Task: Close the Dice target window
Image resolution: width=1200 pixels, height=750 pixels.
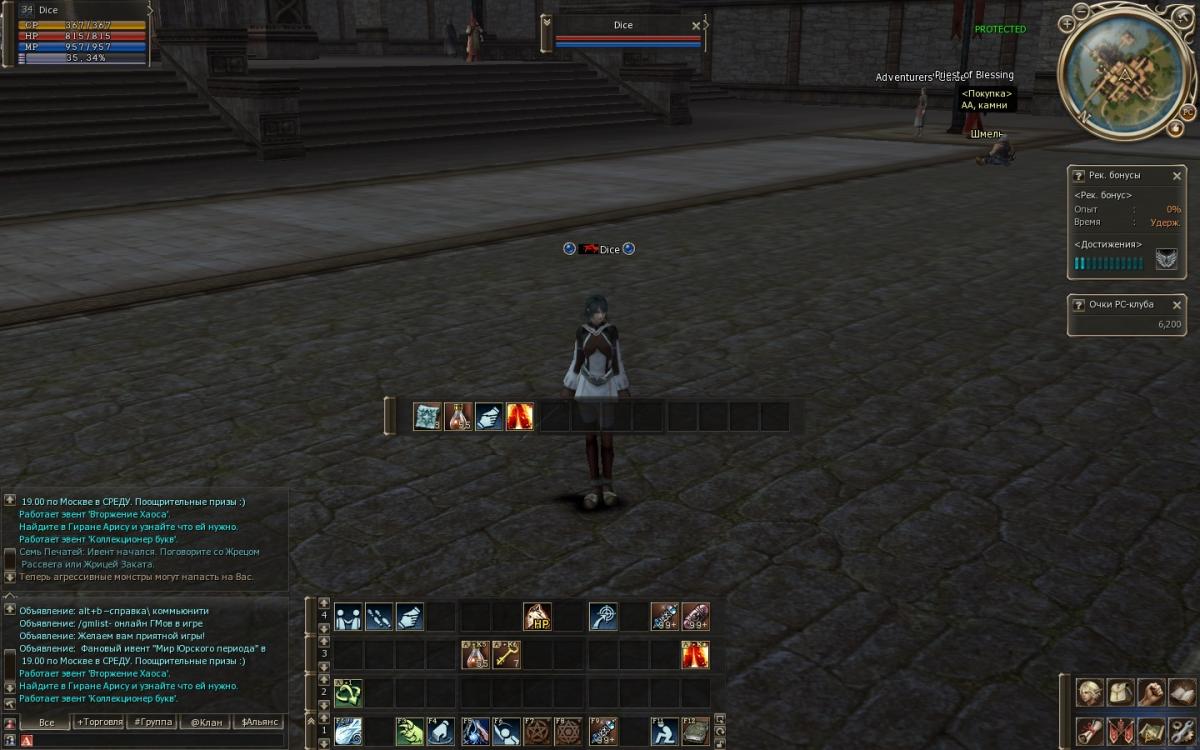Action: coord(696,26)
